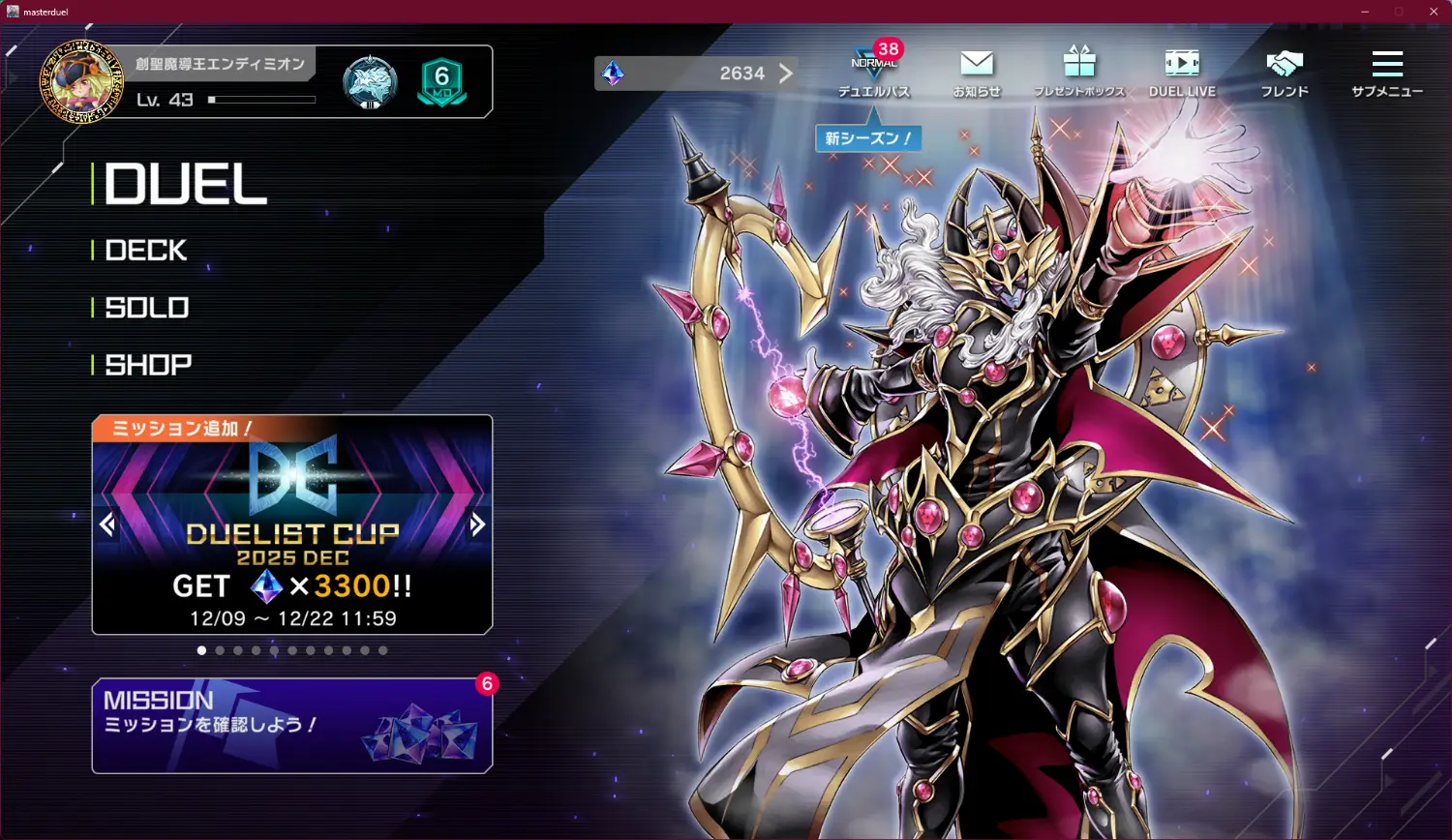Show the previous event banner with left arrow
The height and width of the screenshot is (840, 1452).
click(x=107, y=525)
